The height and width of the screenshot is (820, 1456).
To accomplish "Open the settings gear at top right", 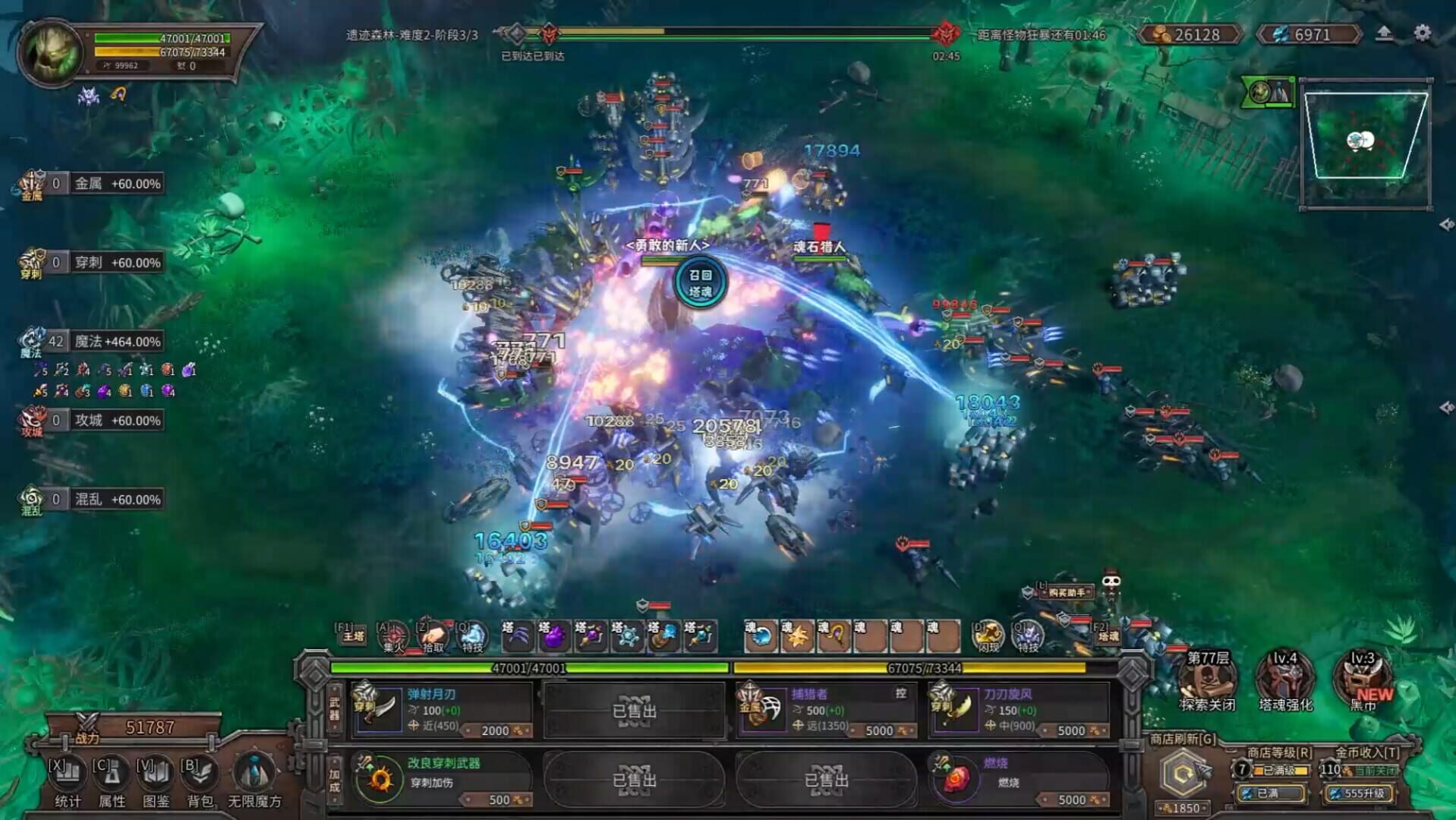I will [x=1423, y=33].
